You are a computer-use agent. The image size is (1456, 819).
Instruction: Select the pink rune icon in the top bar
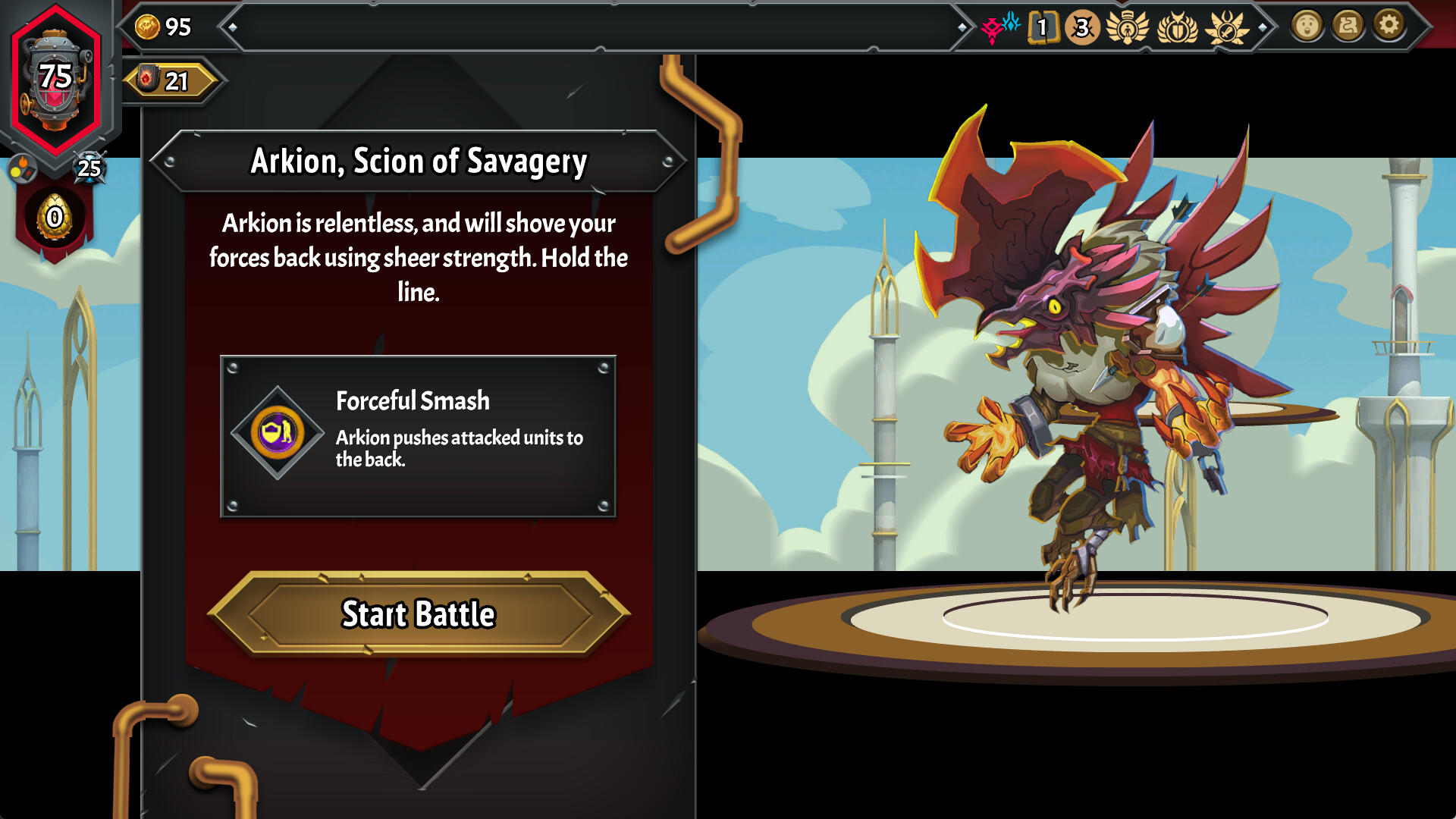(991, 26)
